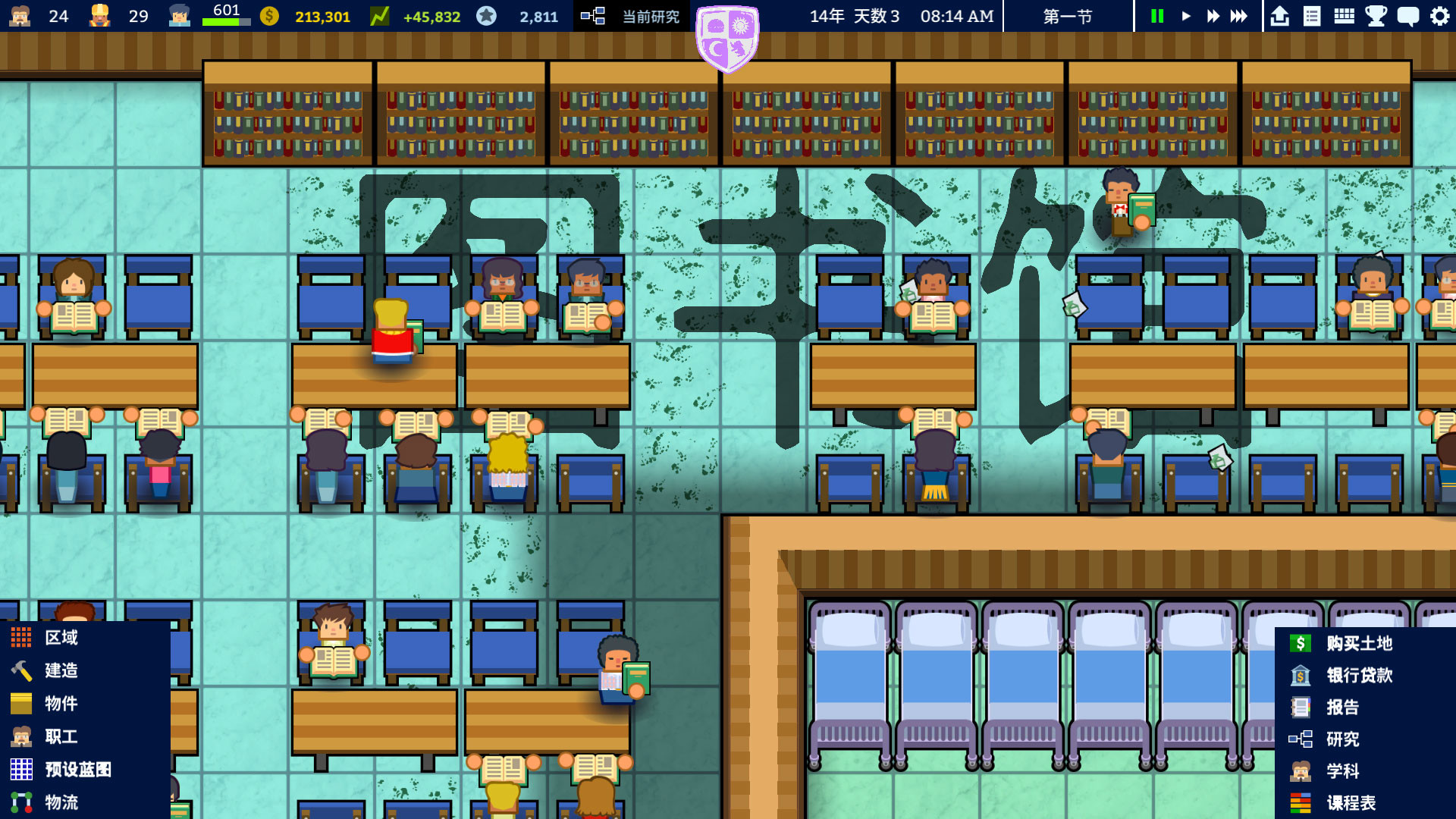
Task: Expand the 报告 reports section
Action: tap(1342, 708)
